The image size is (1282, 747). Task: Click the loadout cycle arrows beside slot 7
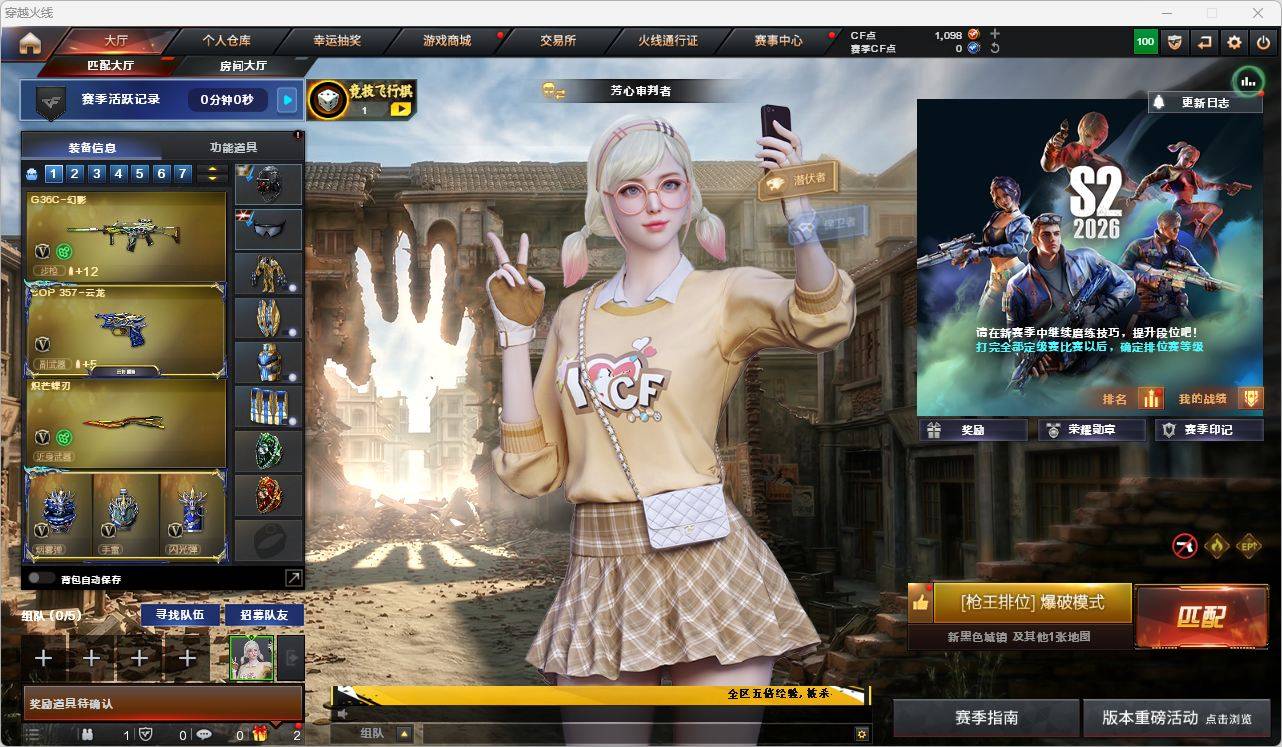click(x=210, y=173)
